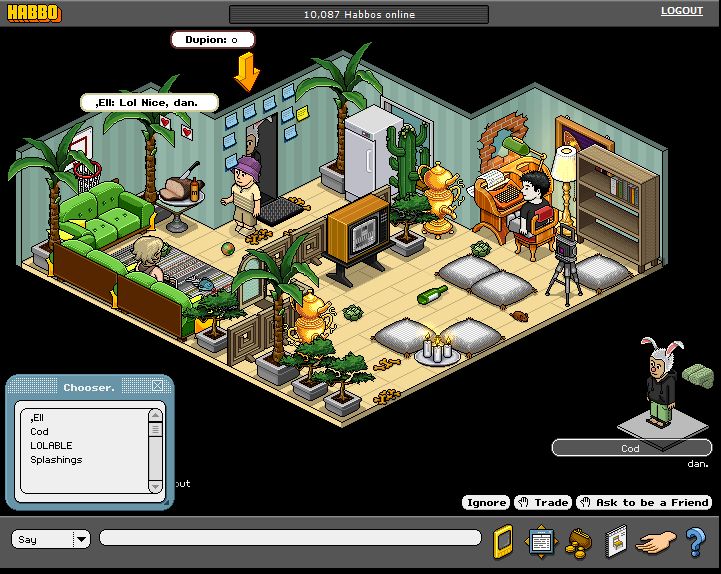Viewport: 721px width, 574px height.
Task: Start a Trade with Cod
Action: point(543,502)
